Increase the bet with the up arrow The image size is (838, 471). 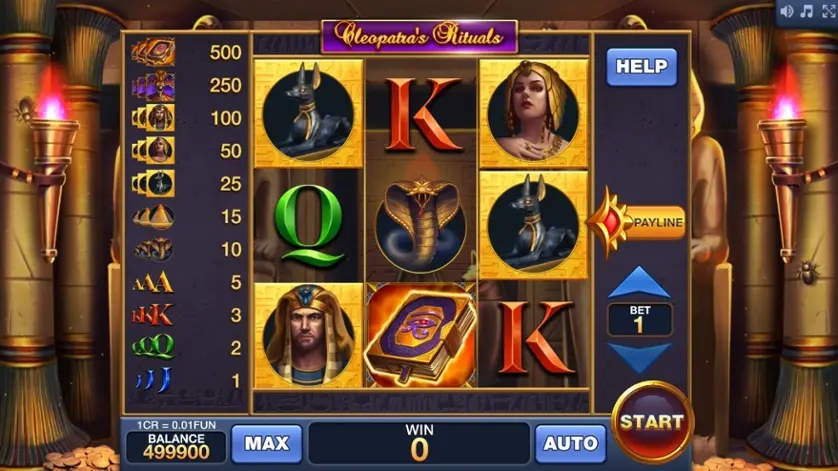639,284
